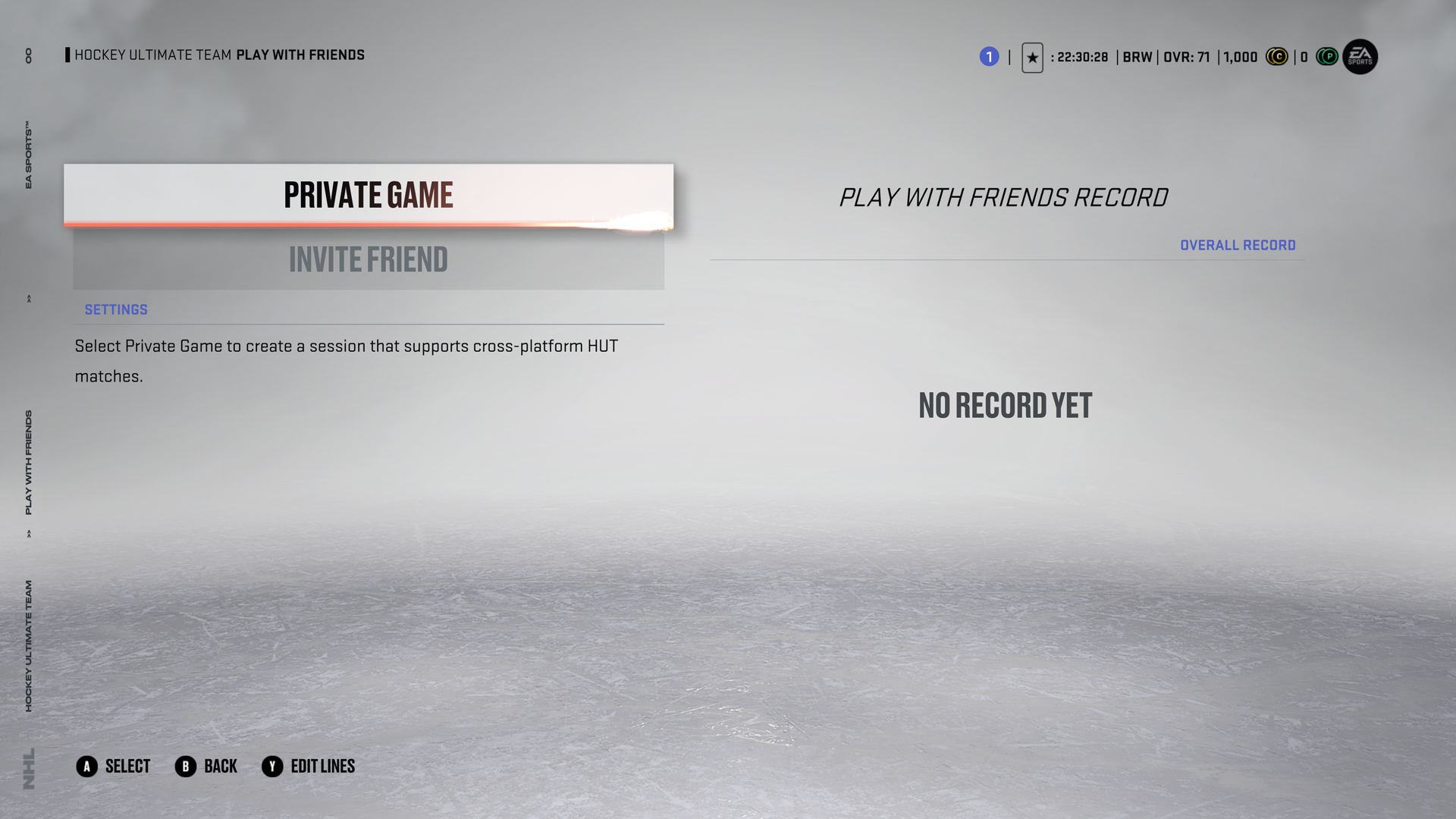The width and height of the screenshot is (1456, 819).
Task: Open the star objectives icon
Action: point(1032,58)
